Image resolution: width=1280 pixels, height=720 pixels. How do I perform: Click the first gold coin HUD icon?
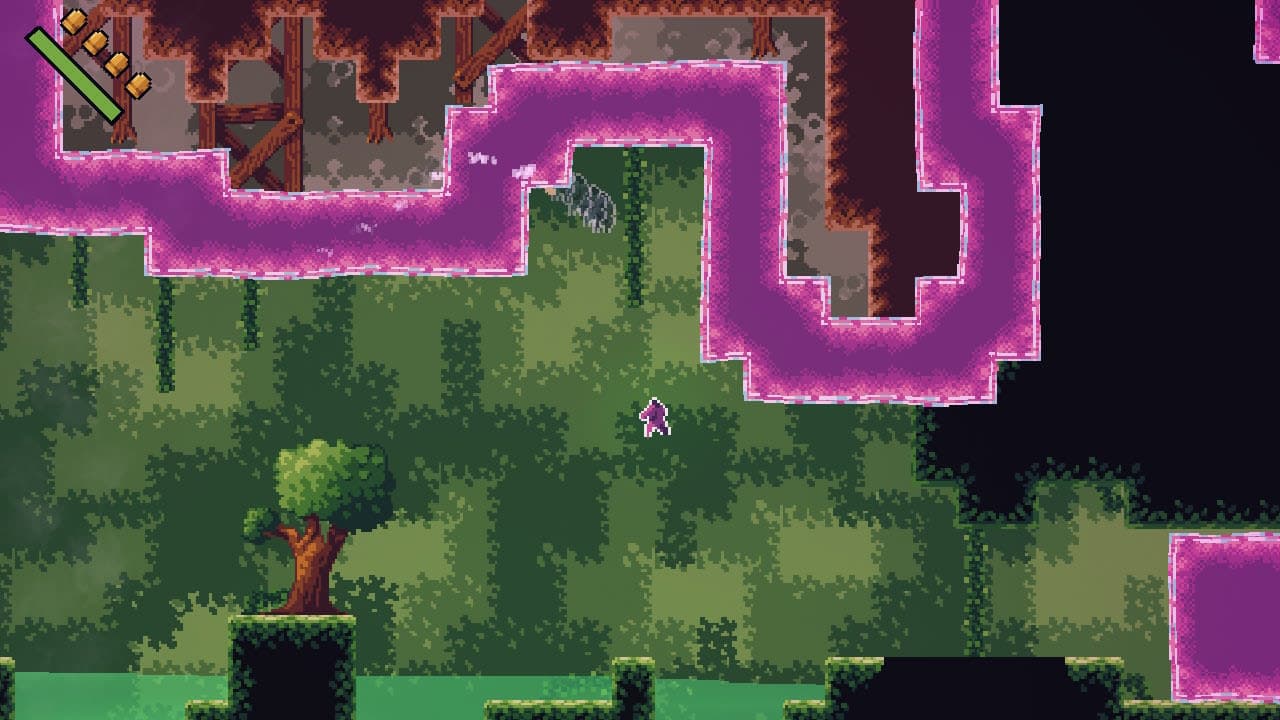74,20
